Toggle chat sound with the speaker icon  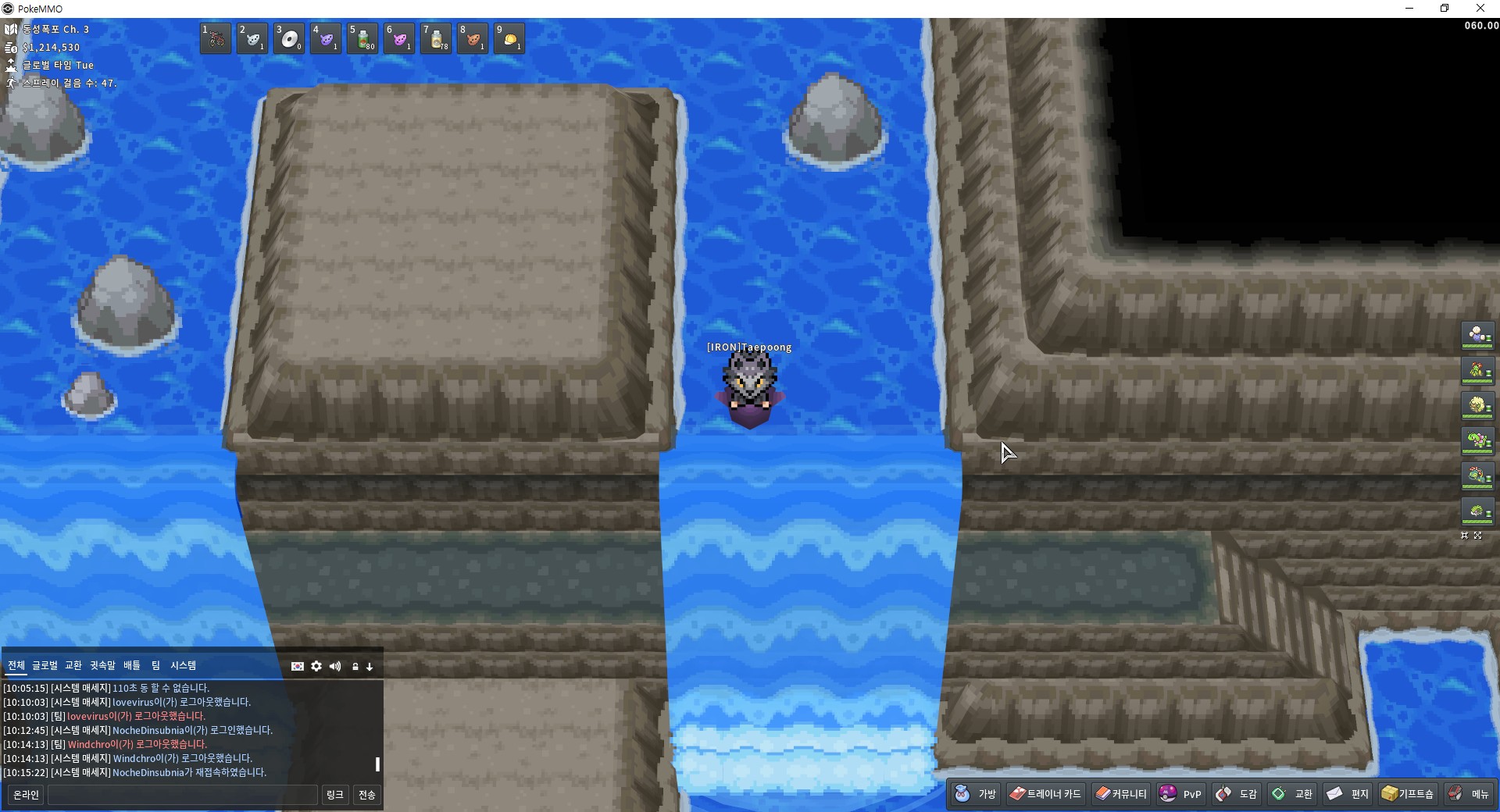click(x=335, y=666)
